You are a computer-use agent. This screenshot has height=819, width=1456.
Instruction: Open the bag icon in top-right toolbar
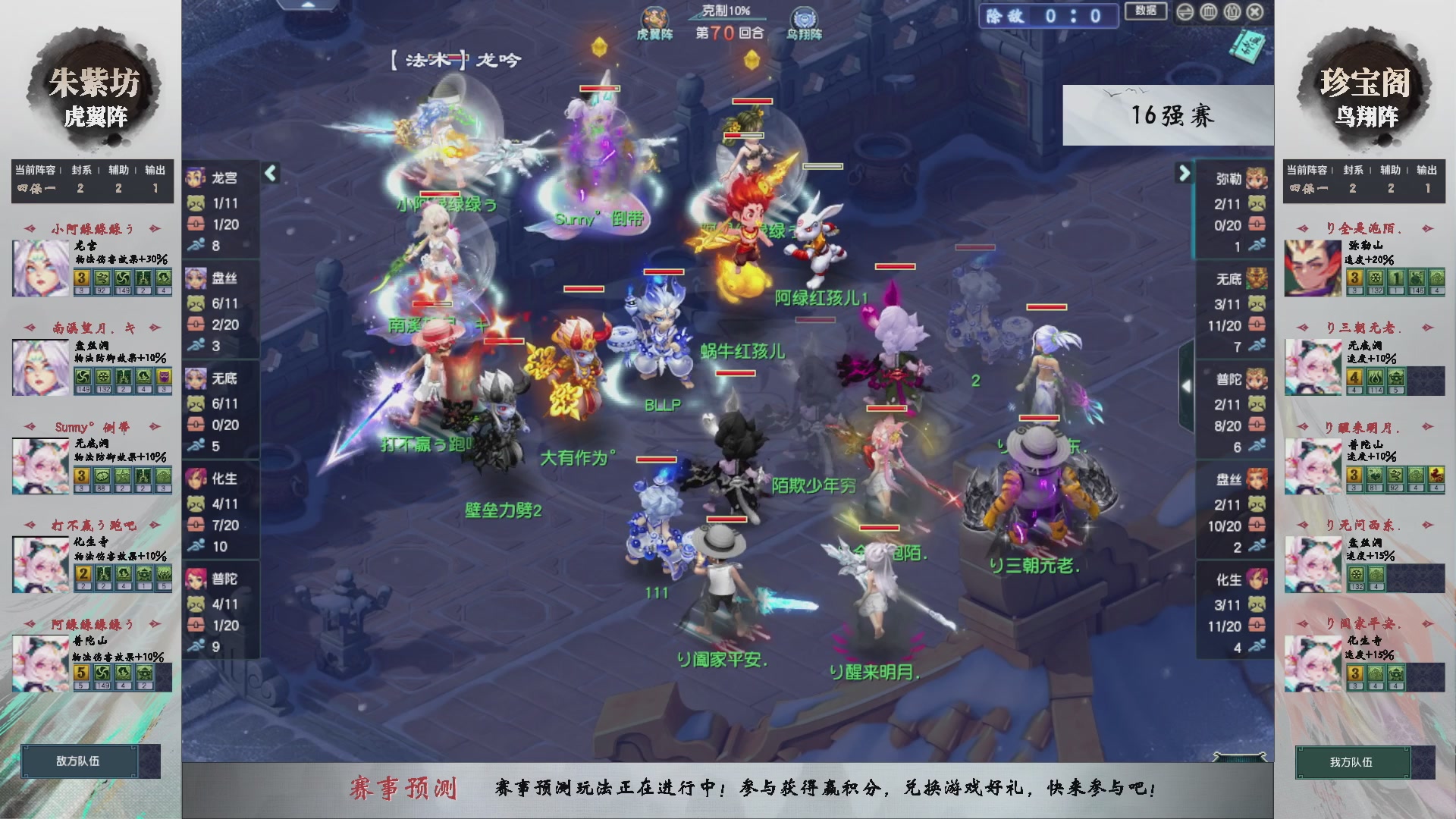tap(1232, 13)
